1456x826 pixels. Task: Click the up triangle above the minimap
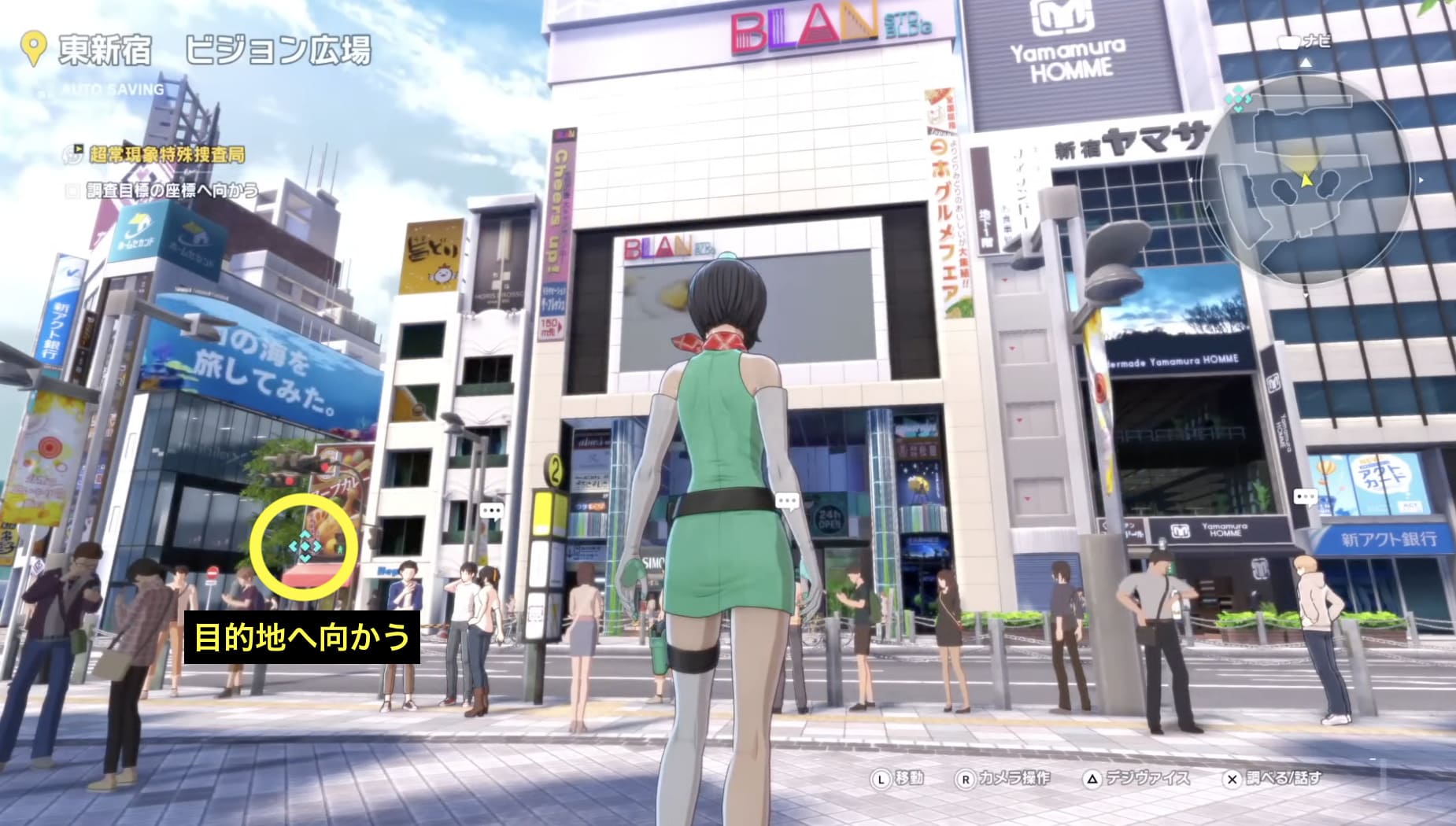click(x=1306, y=61)
